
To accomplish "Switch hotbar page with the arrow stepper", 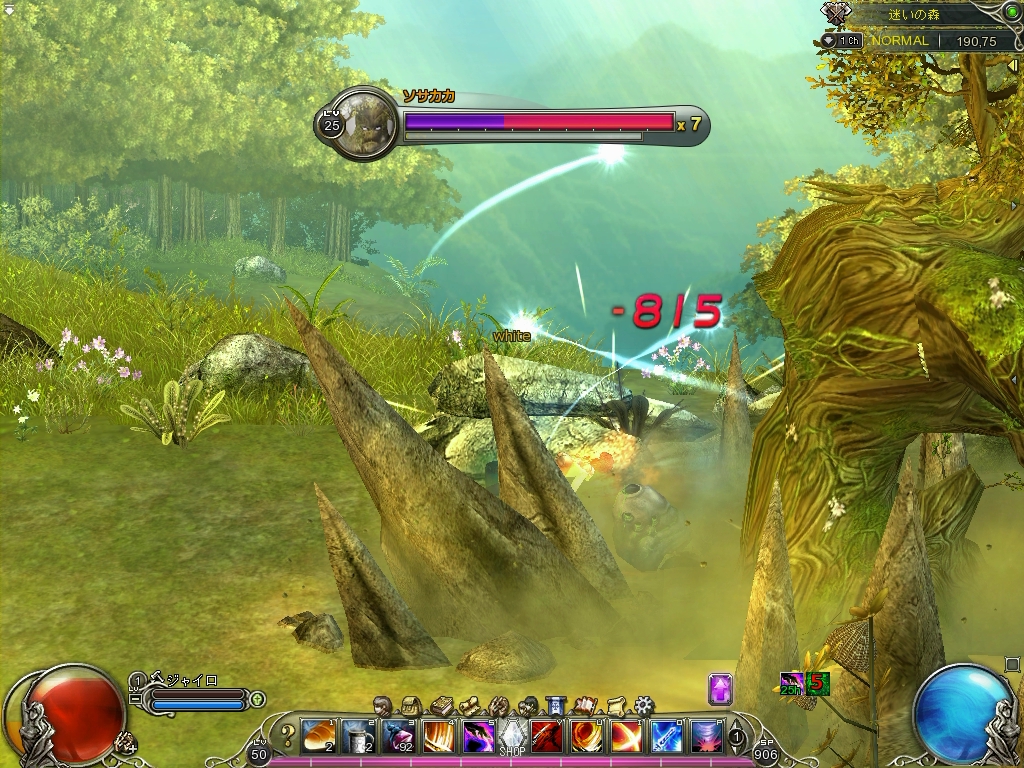I will [737, 737].
